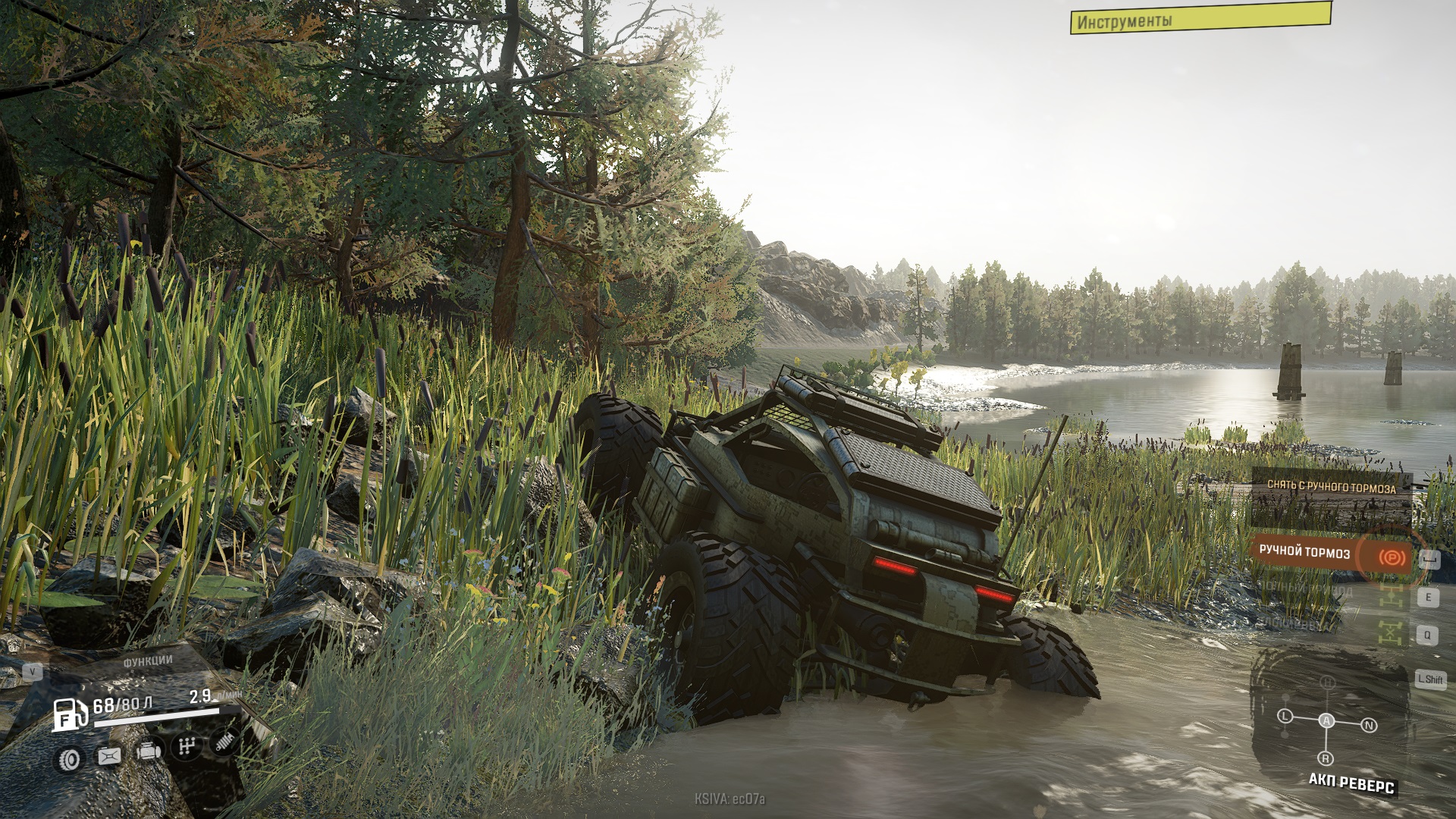Click the (P) handbrake icon

click(1392, 556)
